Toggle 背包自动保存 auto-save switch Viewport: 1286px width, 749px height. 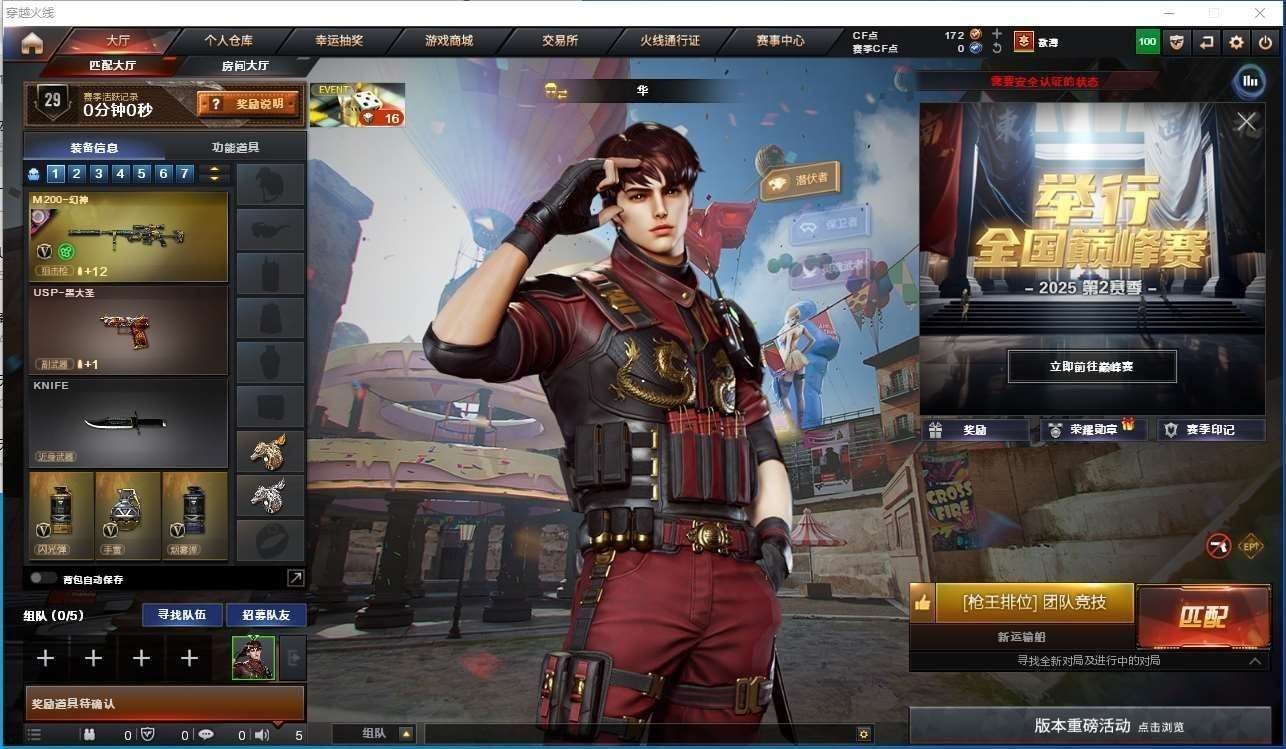point(43,578)
